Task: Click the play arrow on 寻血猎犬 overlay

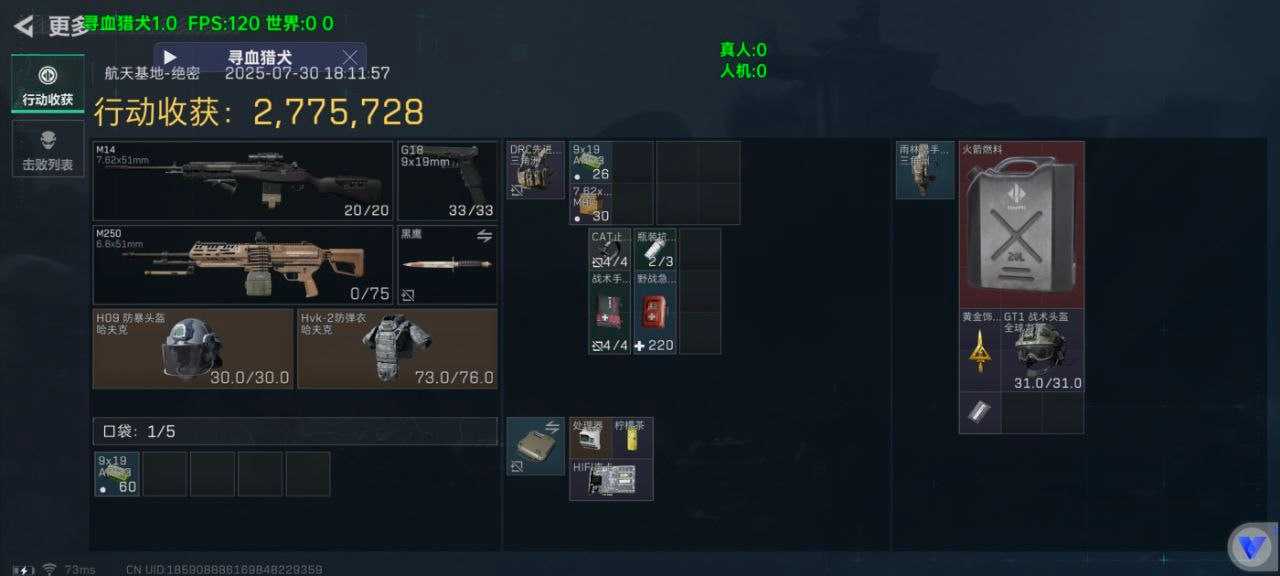Action: pyautogui.click(x=170, y=57)
